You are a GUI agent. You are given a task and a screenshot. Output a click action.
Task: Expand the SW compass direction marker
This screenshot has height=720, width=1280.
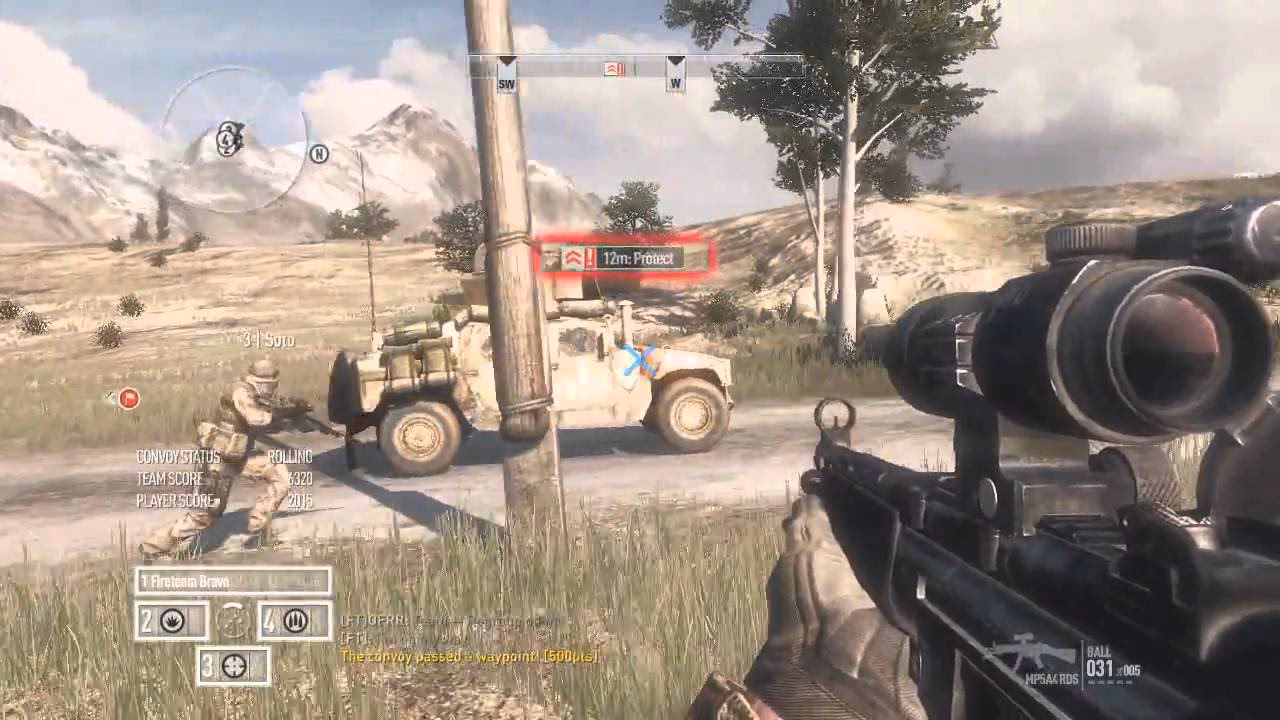click(x=508, y=80)
